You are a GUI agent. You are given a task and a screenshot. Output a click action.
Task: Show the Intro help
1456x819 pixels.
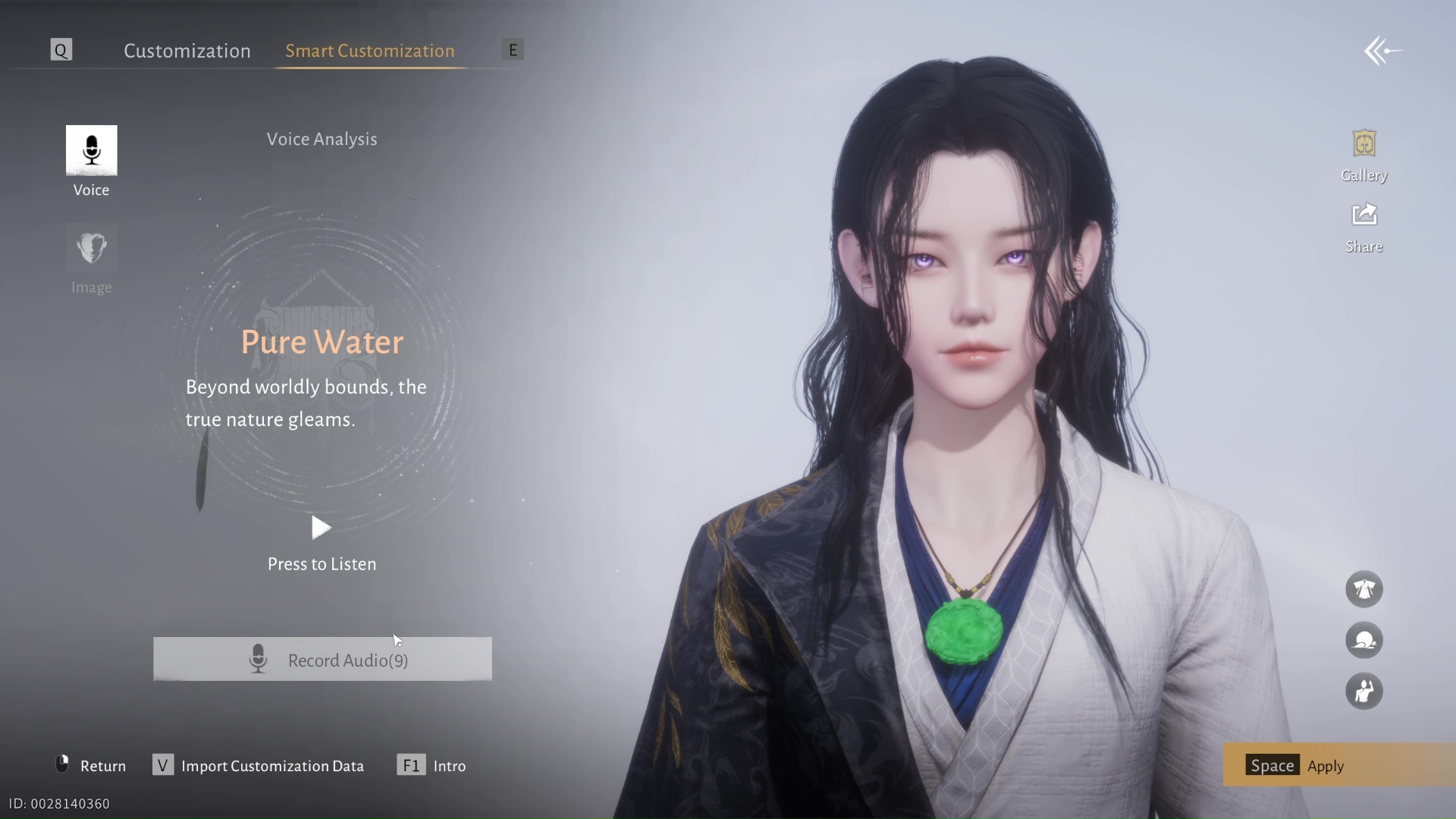click(431, 766)
